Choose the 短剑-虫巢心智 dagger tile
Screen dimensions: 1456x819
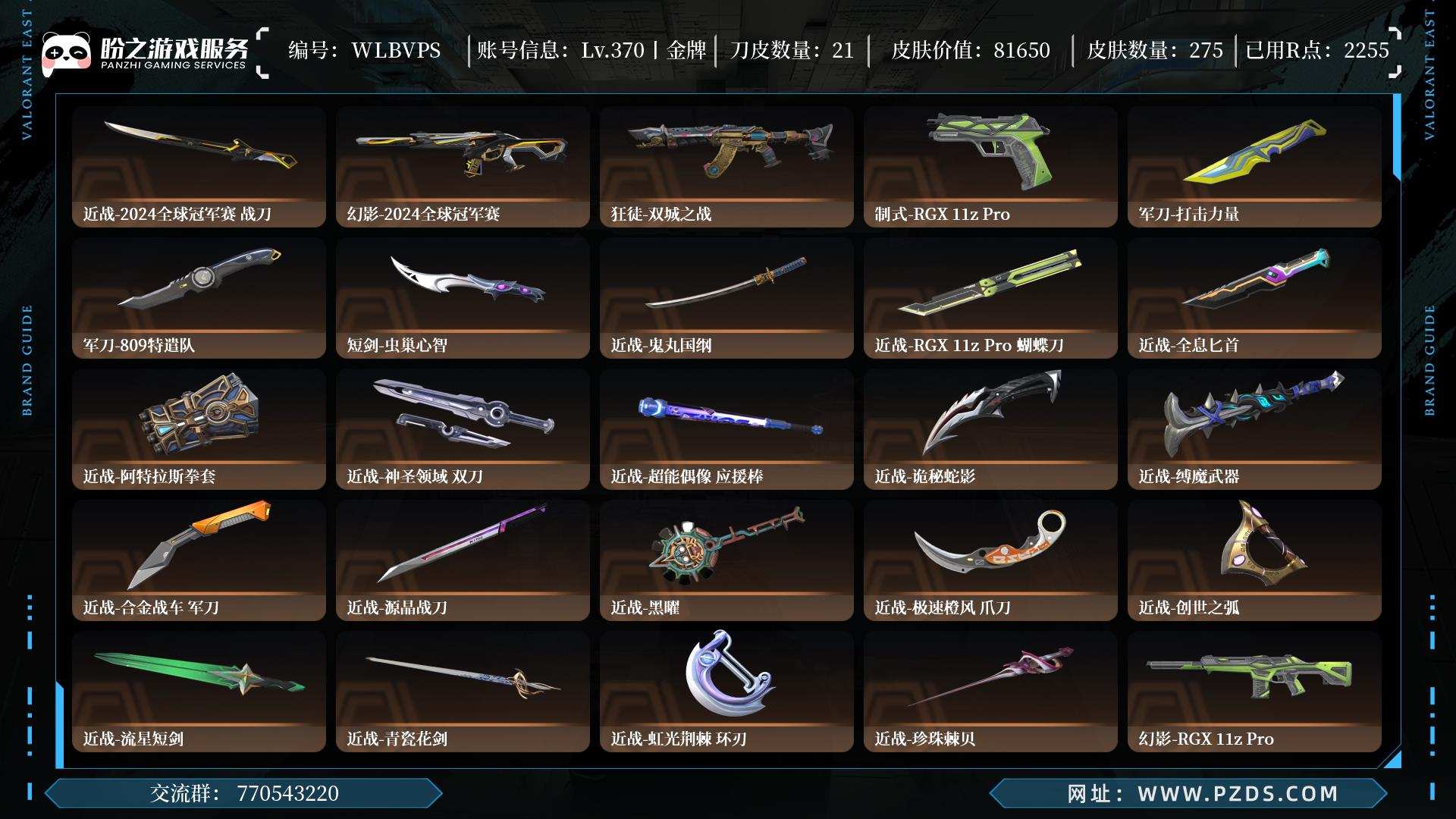[463, 297]
